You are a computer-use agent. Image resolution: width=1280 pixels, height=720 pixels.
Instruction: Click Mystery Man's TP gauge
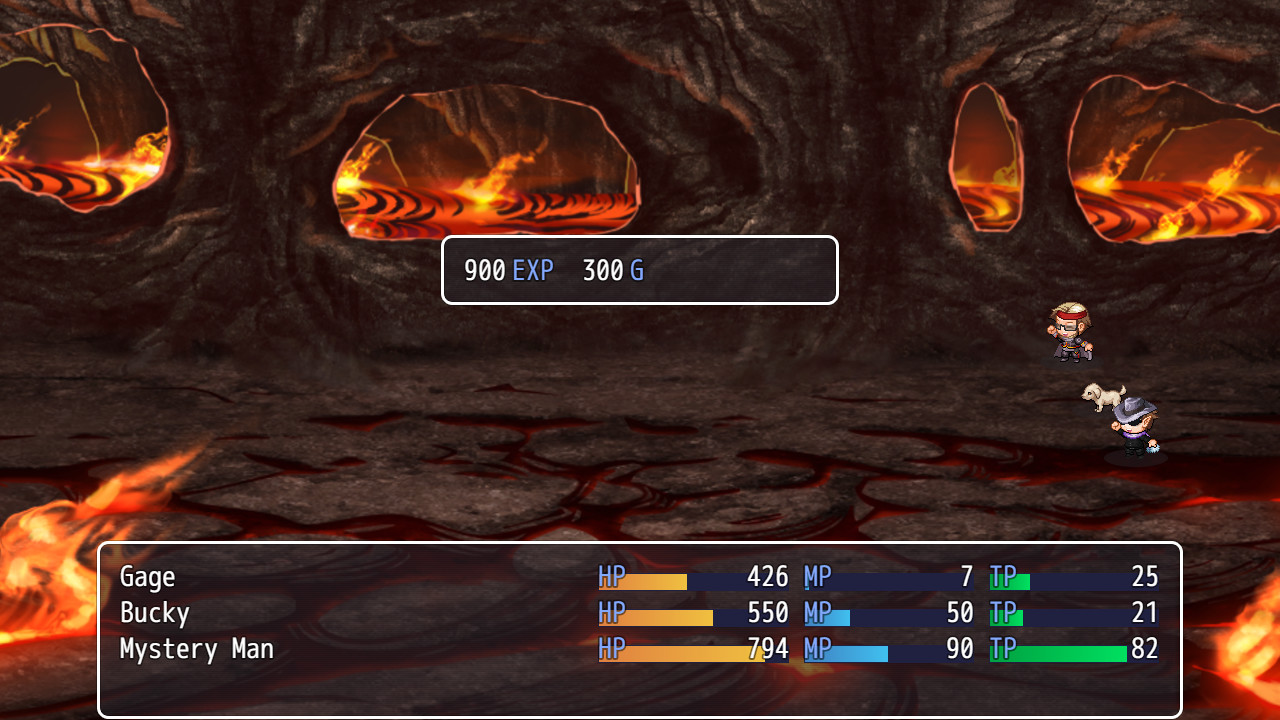pos(1060,652)
